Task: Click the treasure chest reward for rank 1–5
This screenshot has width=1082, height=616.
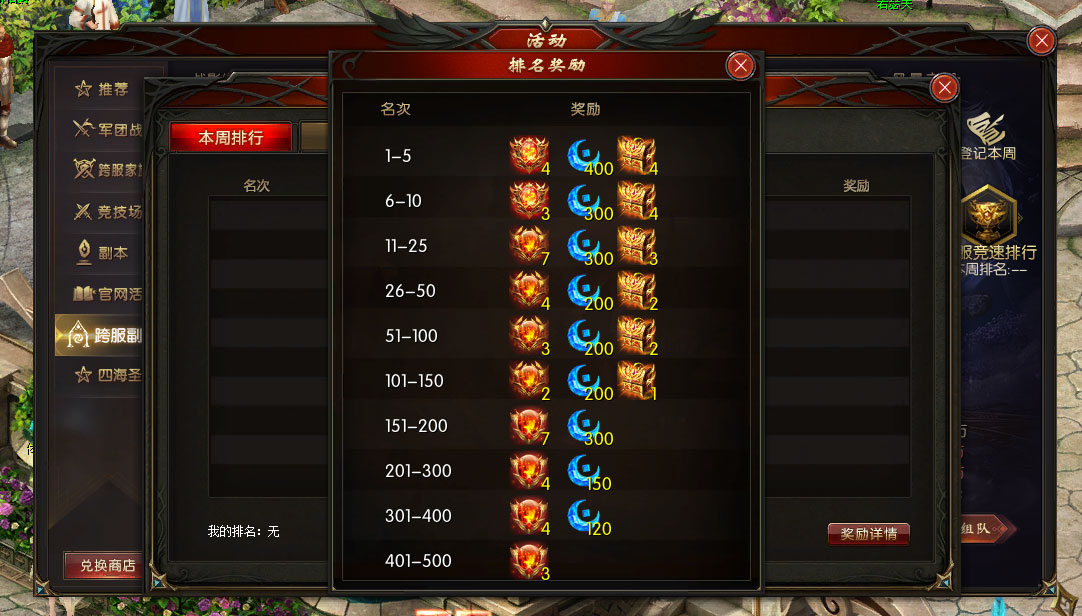Action: coord(635,155)
